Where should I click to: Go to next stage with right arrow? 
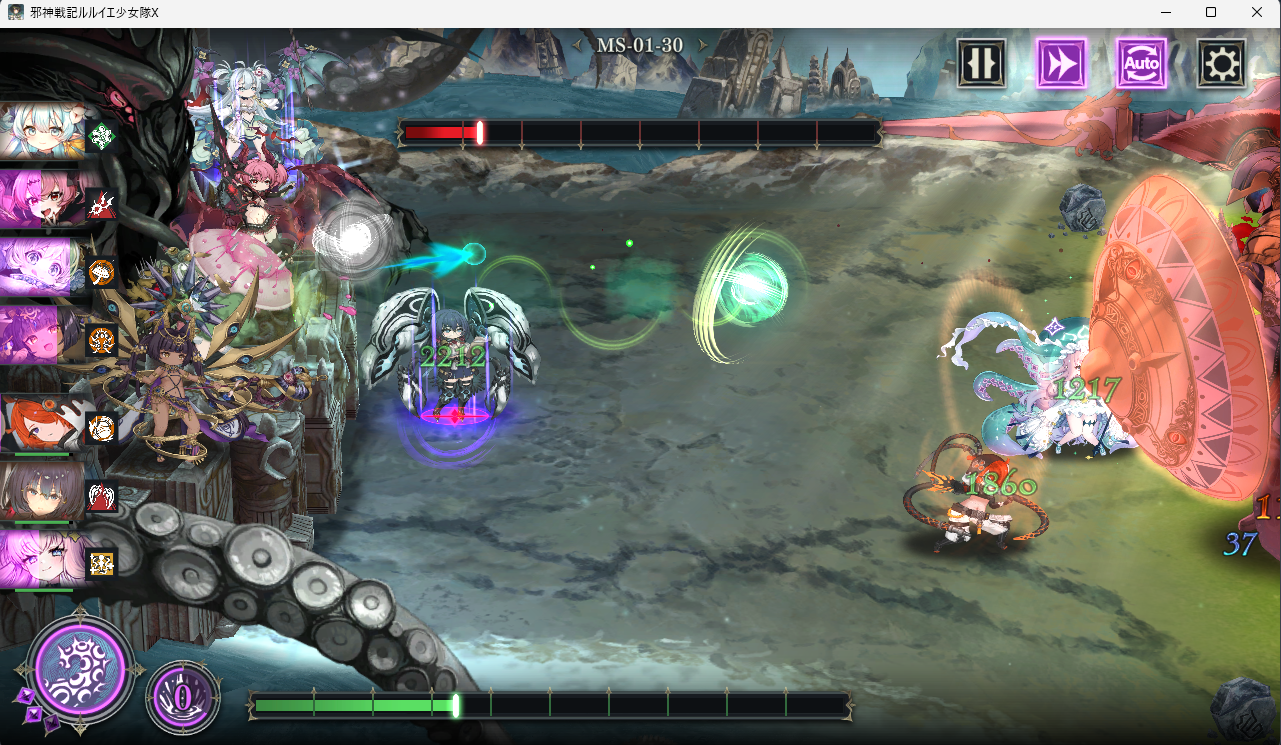coord(703,45)
